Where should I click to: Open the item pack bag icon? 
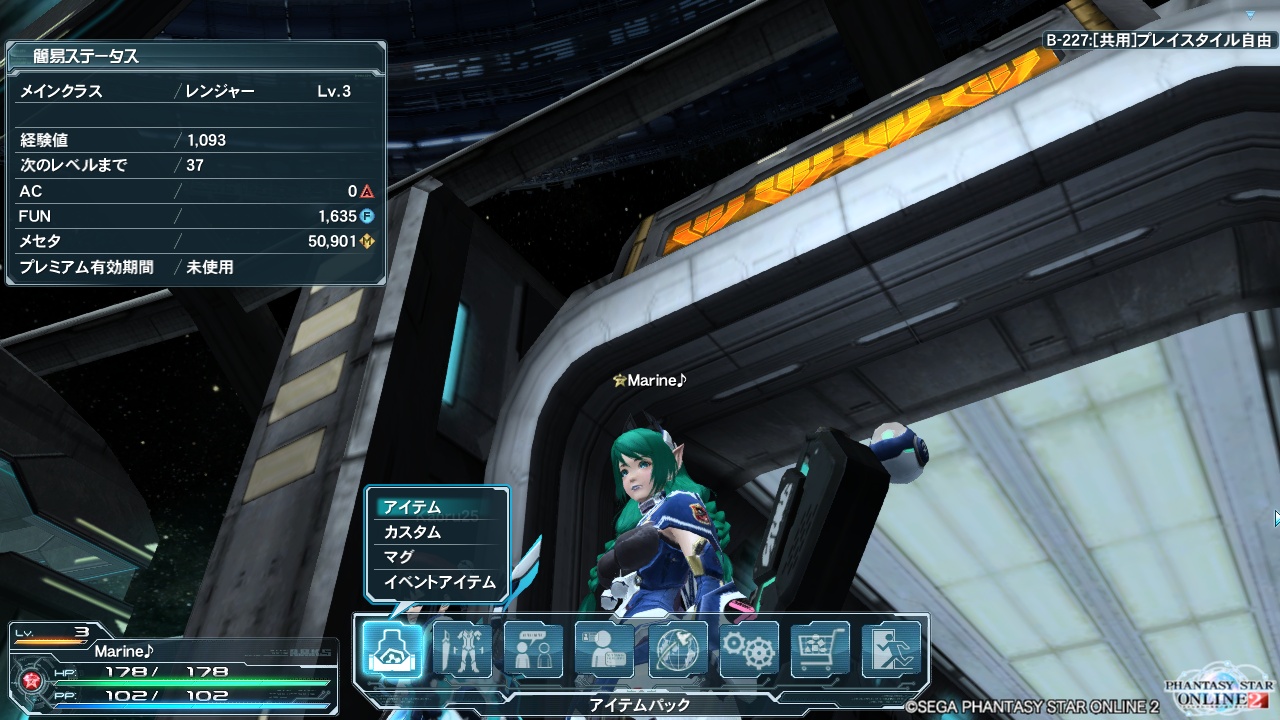tap(391, 650)
